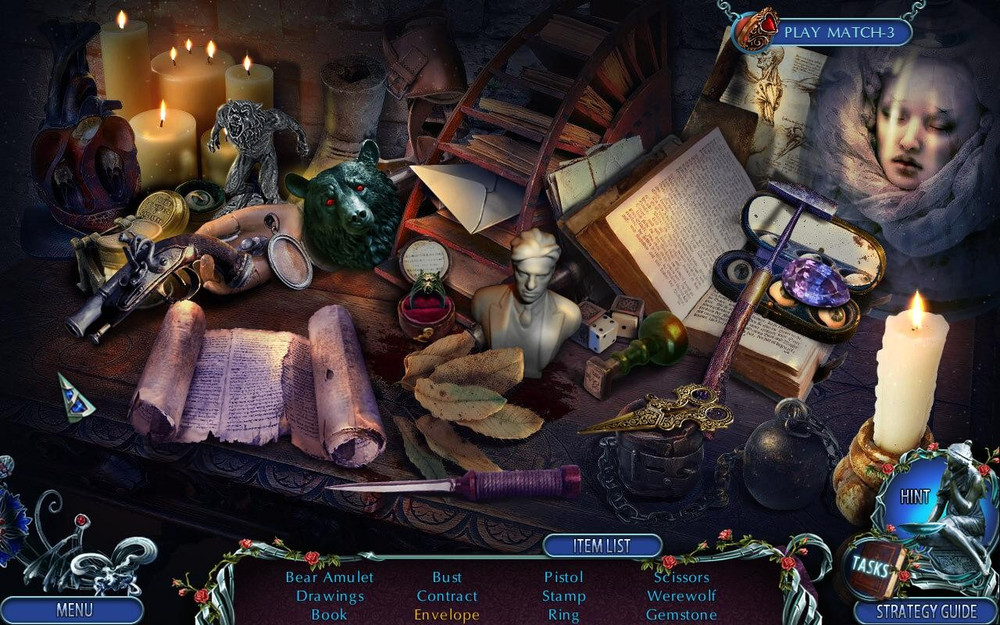Click the Item List tab

(x=602, y=546)
